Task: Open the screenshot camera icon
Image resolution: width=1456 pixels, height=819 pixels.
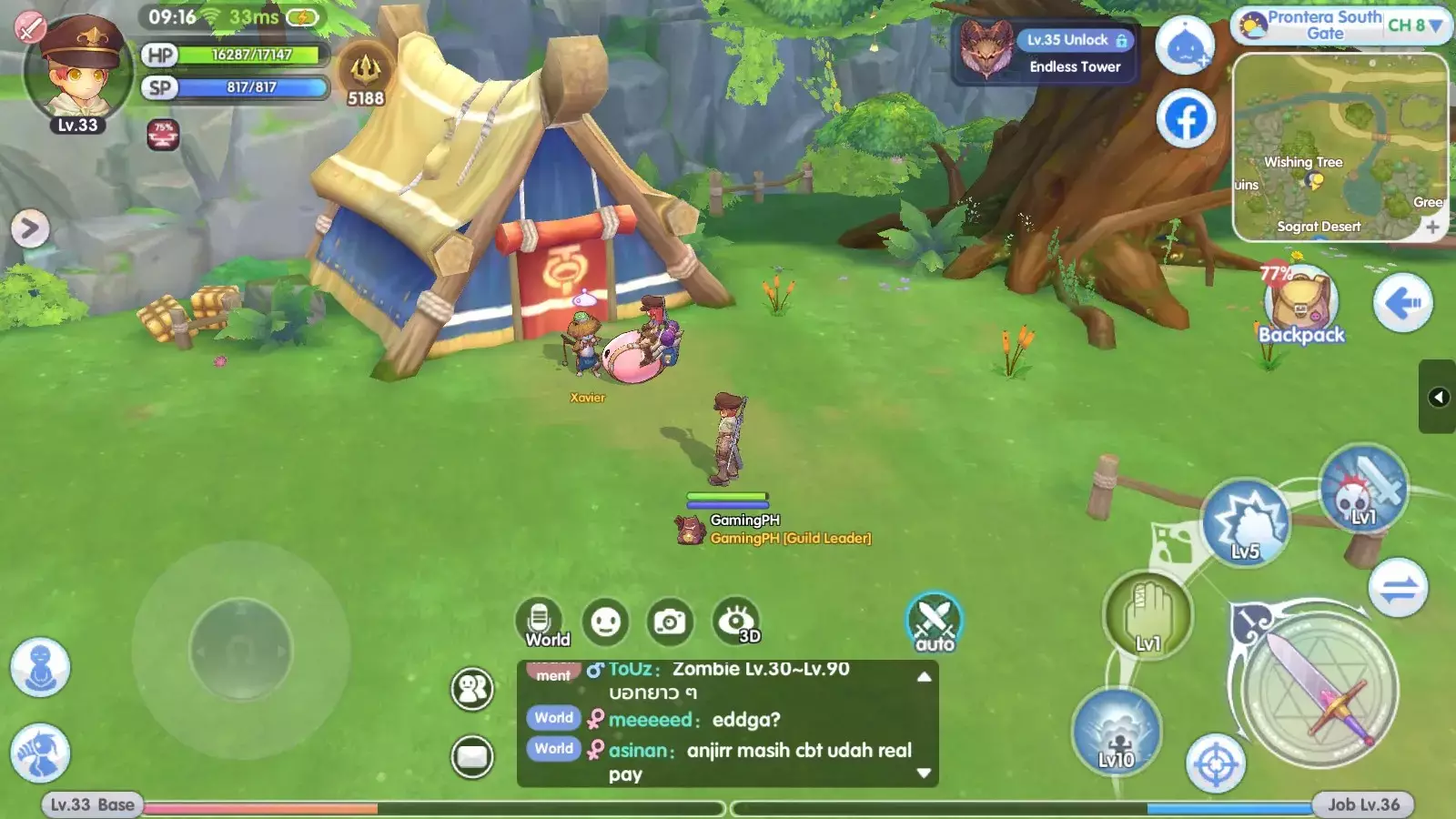Action: (x=671, y=622)
